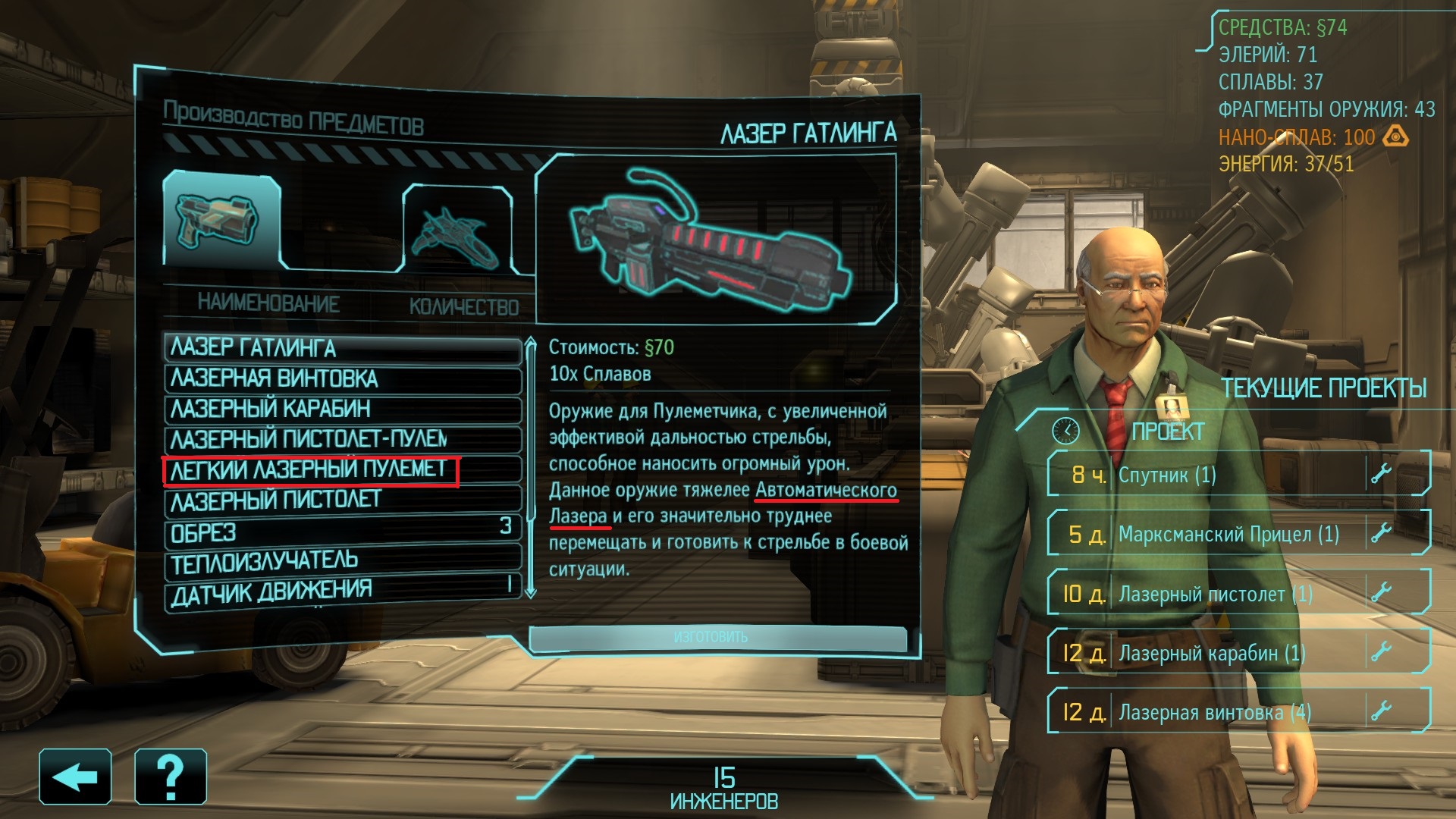Screen dimensions: 1456x819
Task: Choose ЛАЗЕРНАЯ ВИНТОВКА from the list
Action: (343, 378)
